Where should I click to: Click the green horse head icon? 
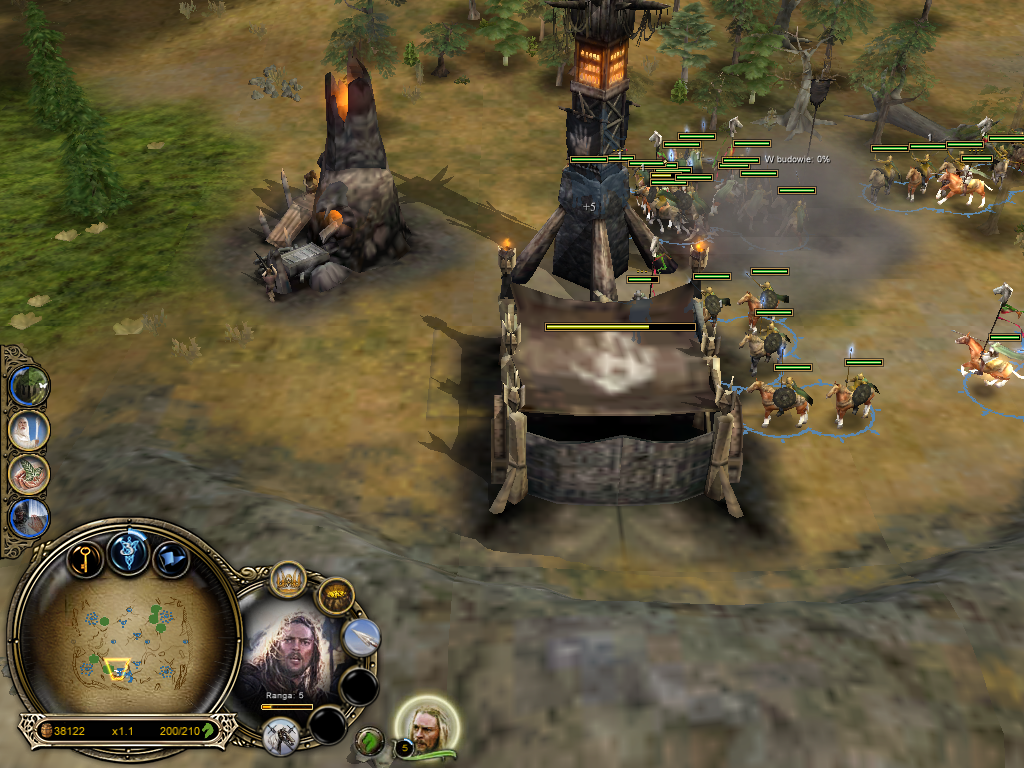pyautogui.click(x=370, y=741)
